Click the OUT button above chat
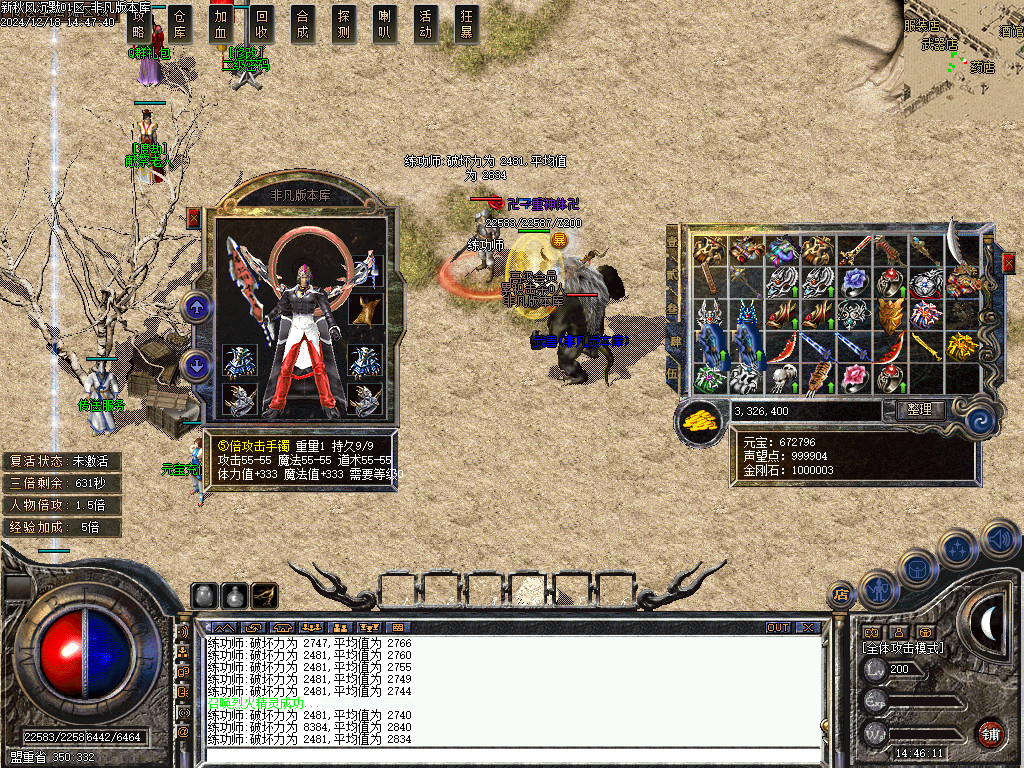This screenshot has width=1024, height=768. (778, 627)
